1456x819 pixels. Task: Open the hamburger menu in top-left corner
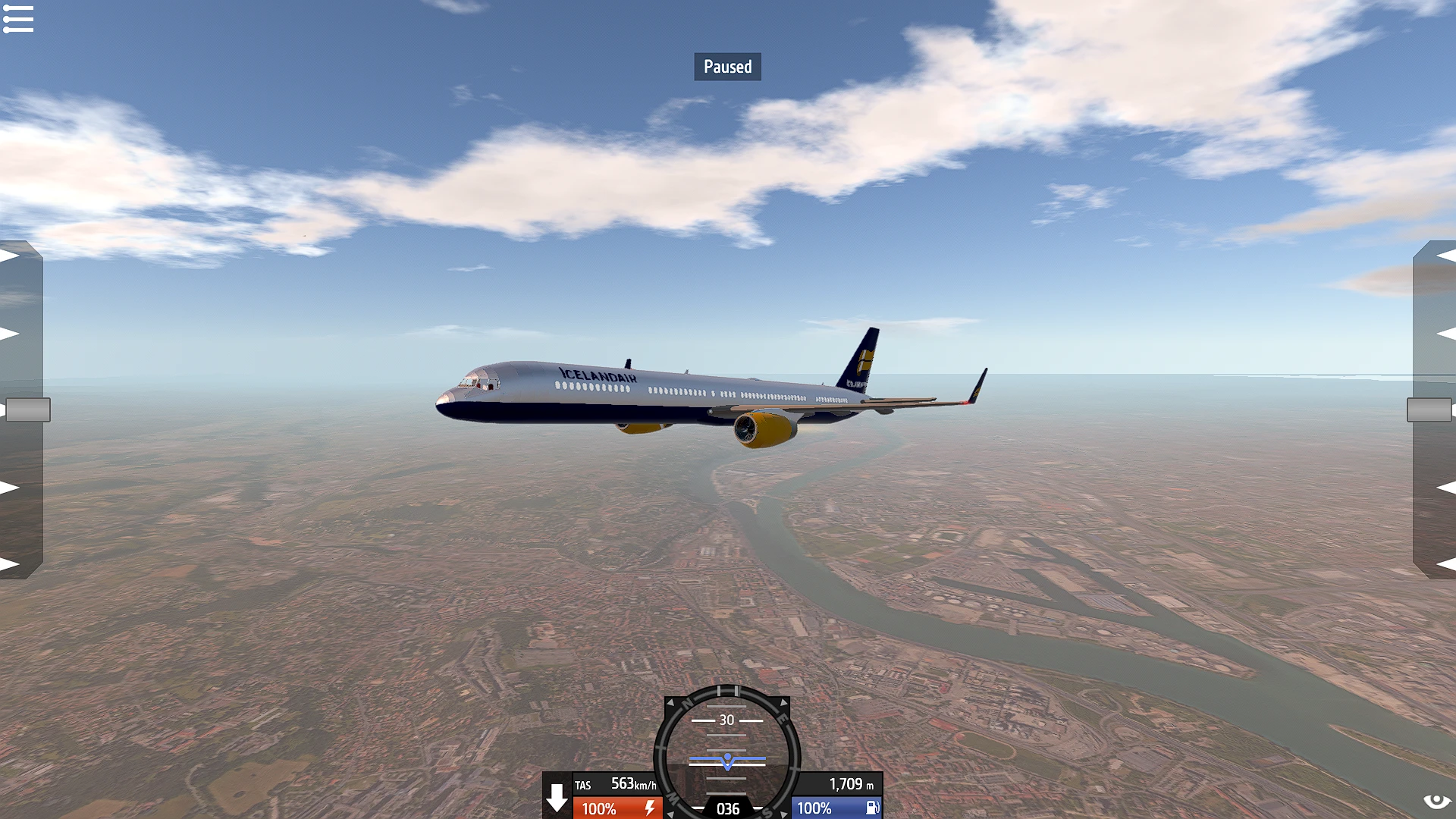pyautogui.click(x=18, y=19)
